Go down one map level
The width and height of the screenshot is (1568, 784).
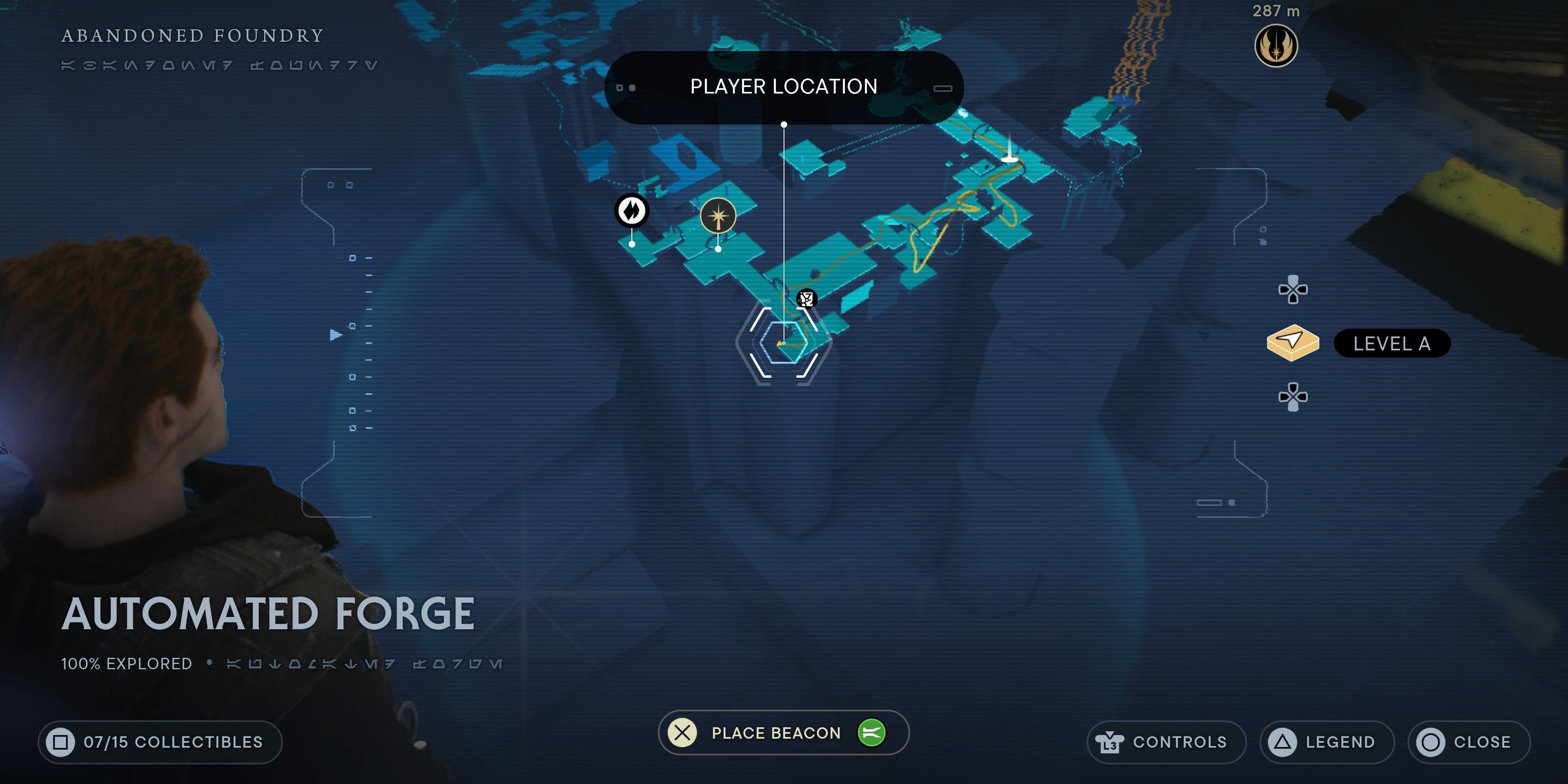tap(1293, 397)
